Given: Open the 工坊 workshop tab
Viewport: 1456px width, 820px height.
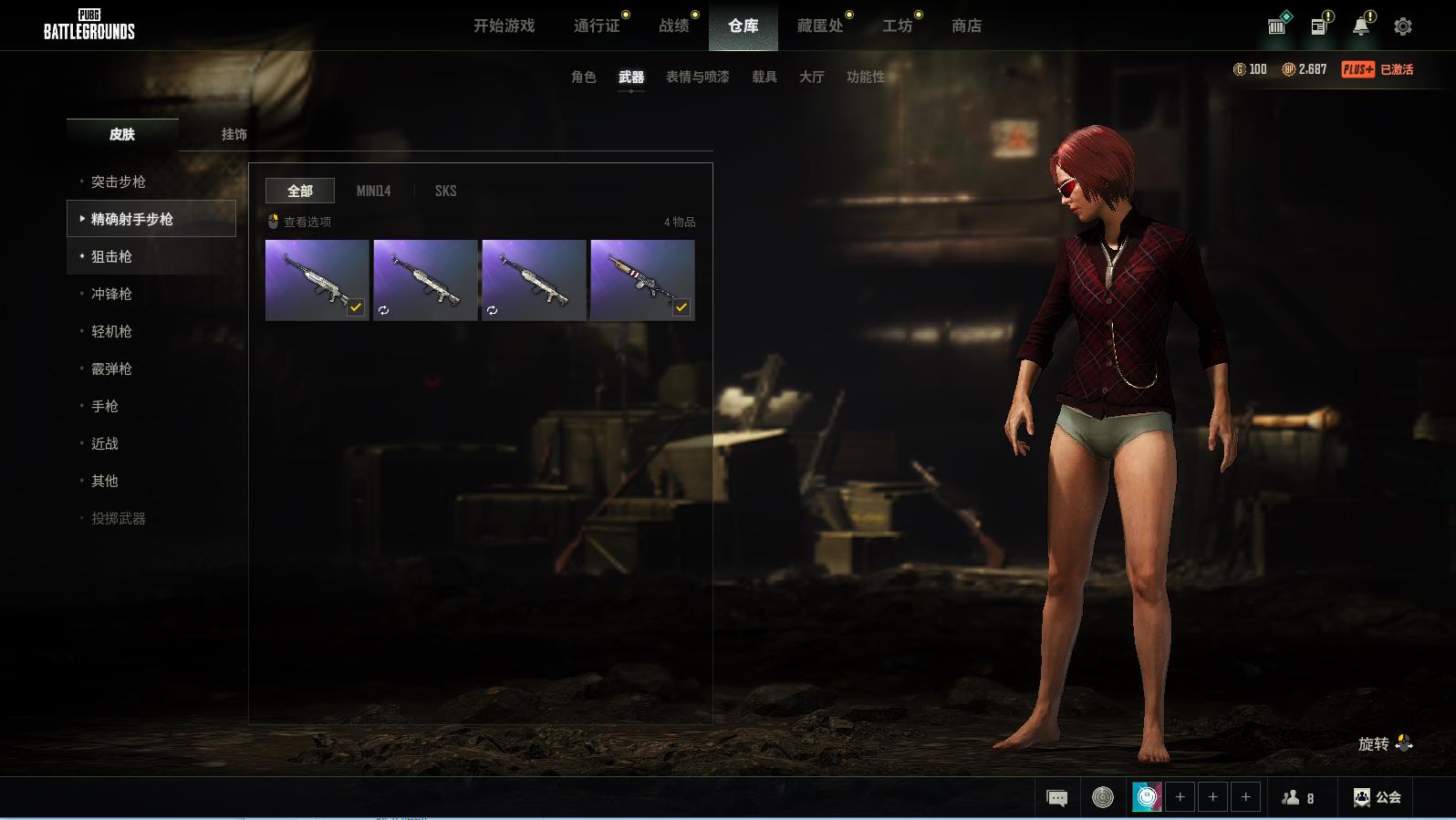Looking at the screenshot, I should point(897,26).
